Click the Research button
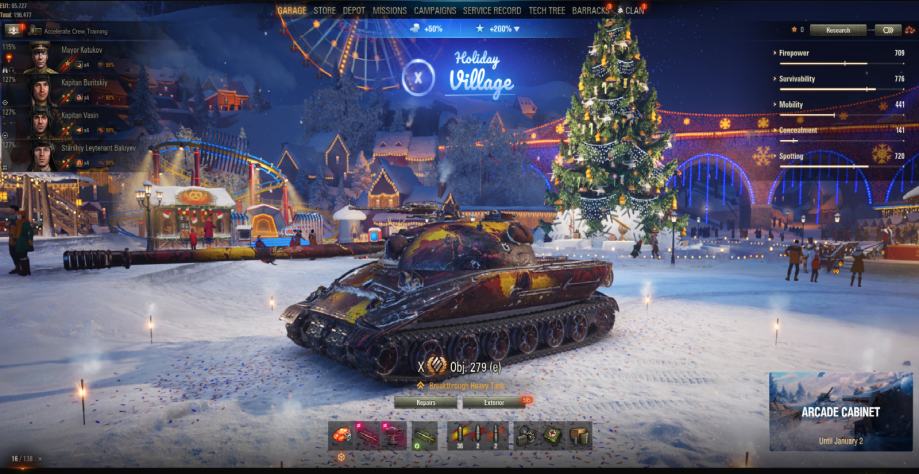Screen dimensions: 919x474 (x=838, y=30)
